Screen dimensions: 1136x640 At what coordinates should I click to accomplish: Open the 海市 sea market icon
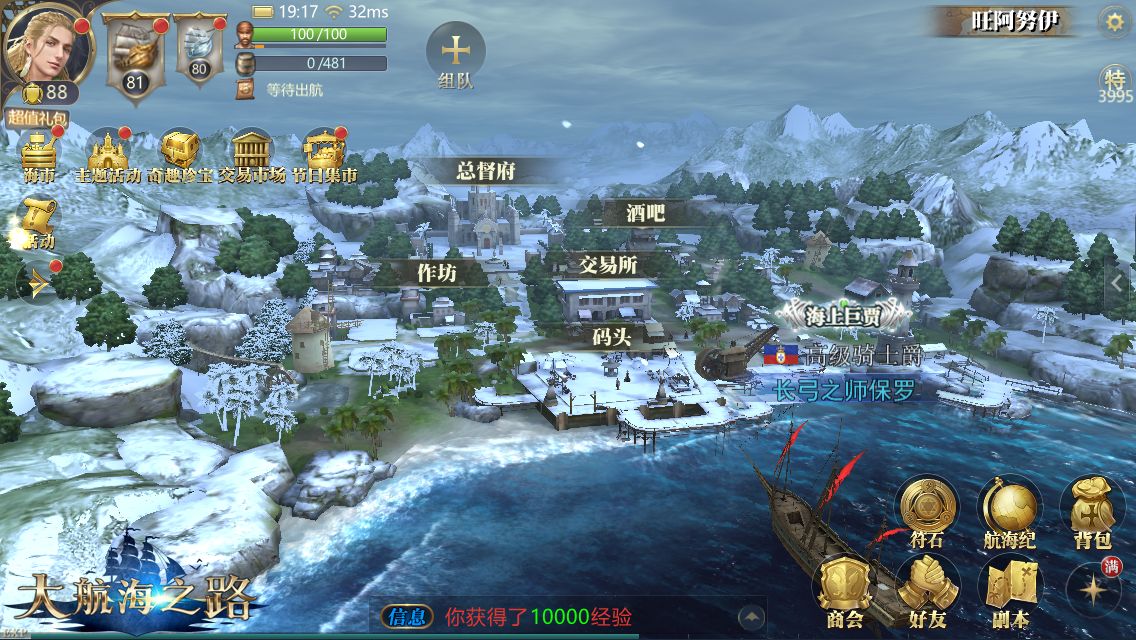39,155
